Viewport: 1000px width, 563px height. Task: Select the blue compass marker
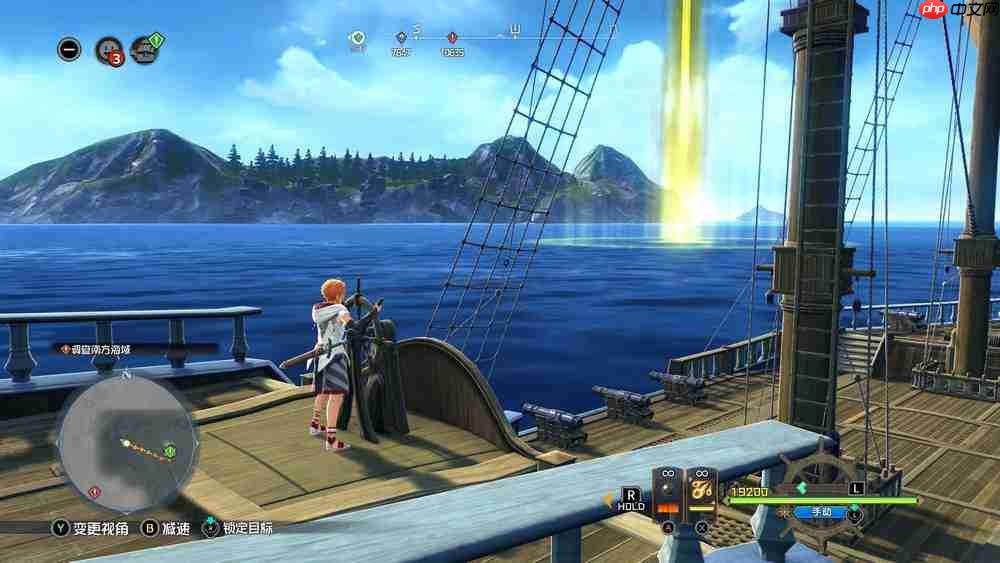(401, 39)
